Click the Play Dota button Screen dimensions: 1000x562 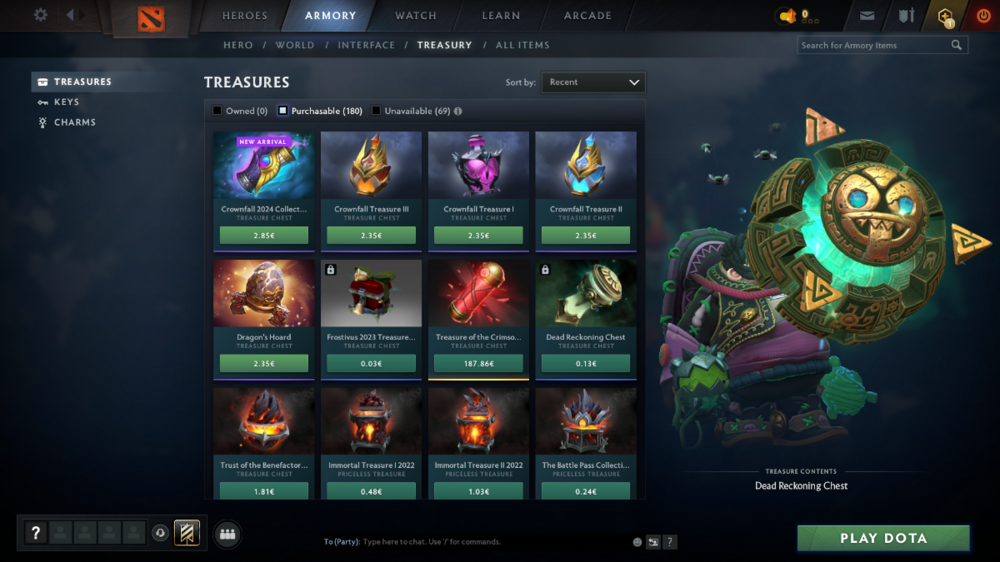point(883,538)
